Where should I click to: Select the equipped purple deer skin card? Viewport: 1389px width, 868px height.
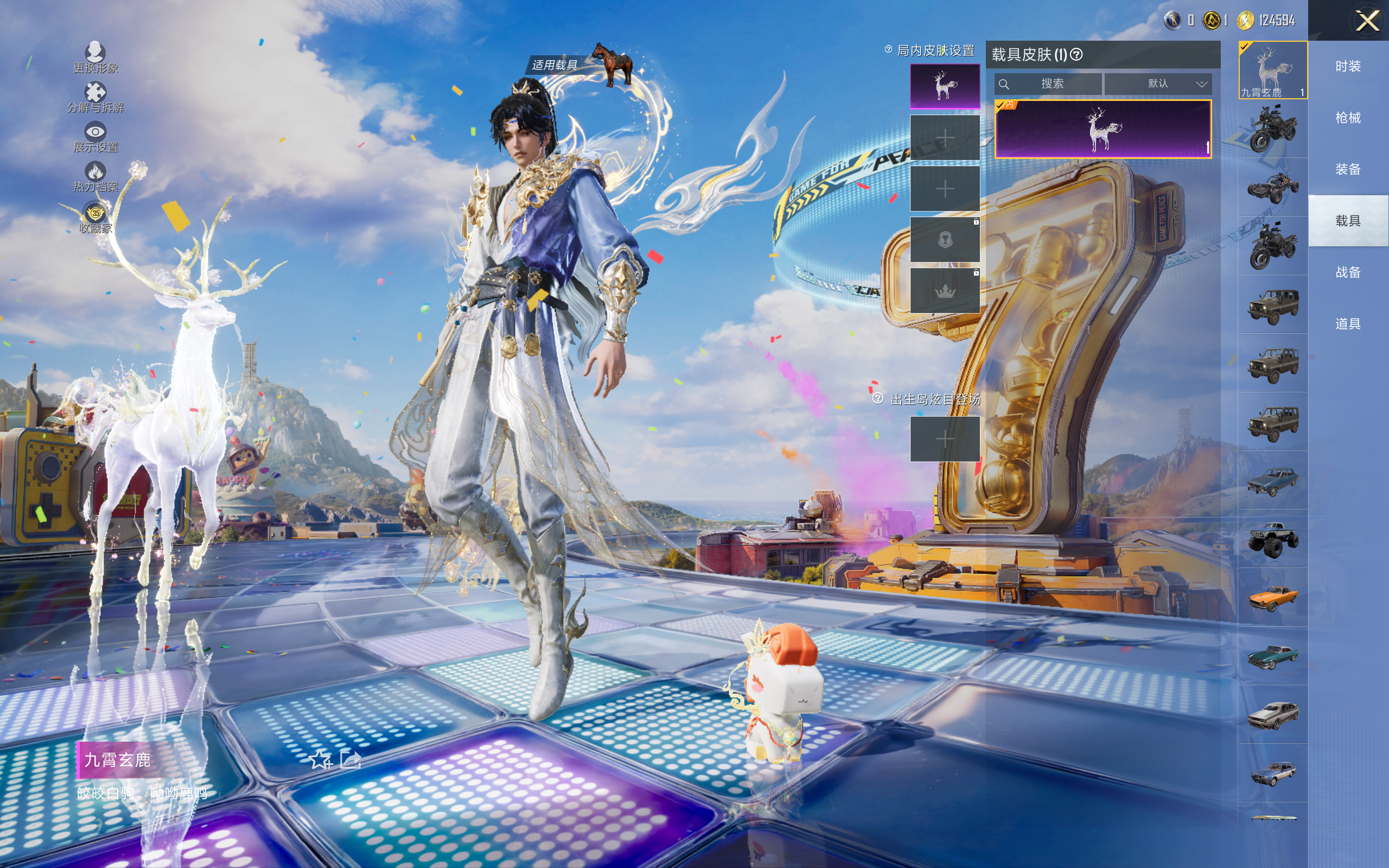1103,129
